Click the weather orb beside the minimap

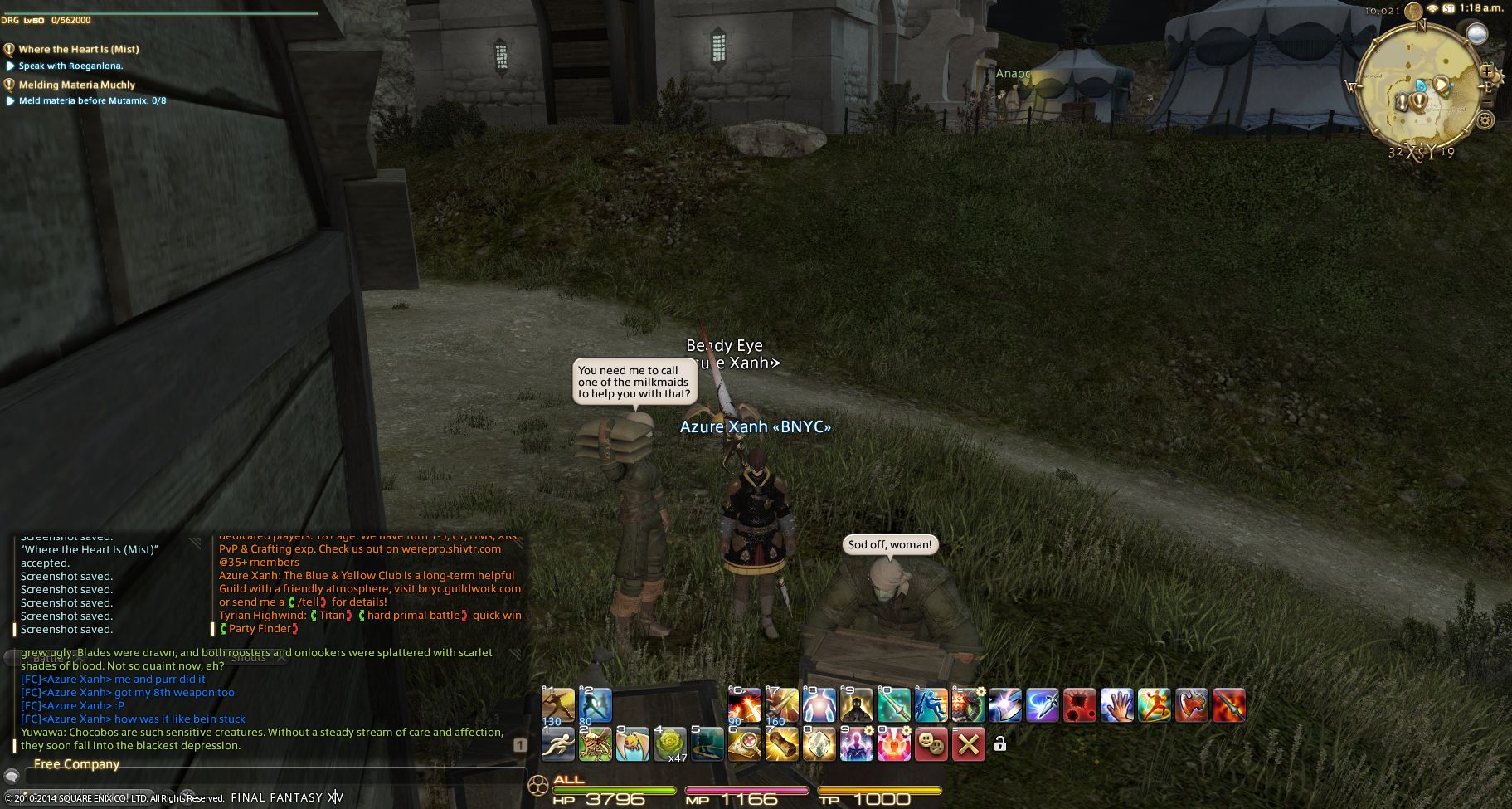pos(1476,34)
